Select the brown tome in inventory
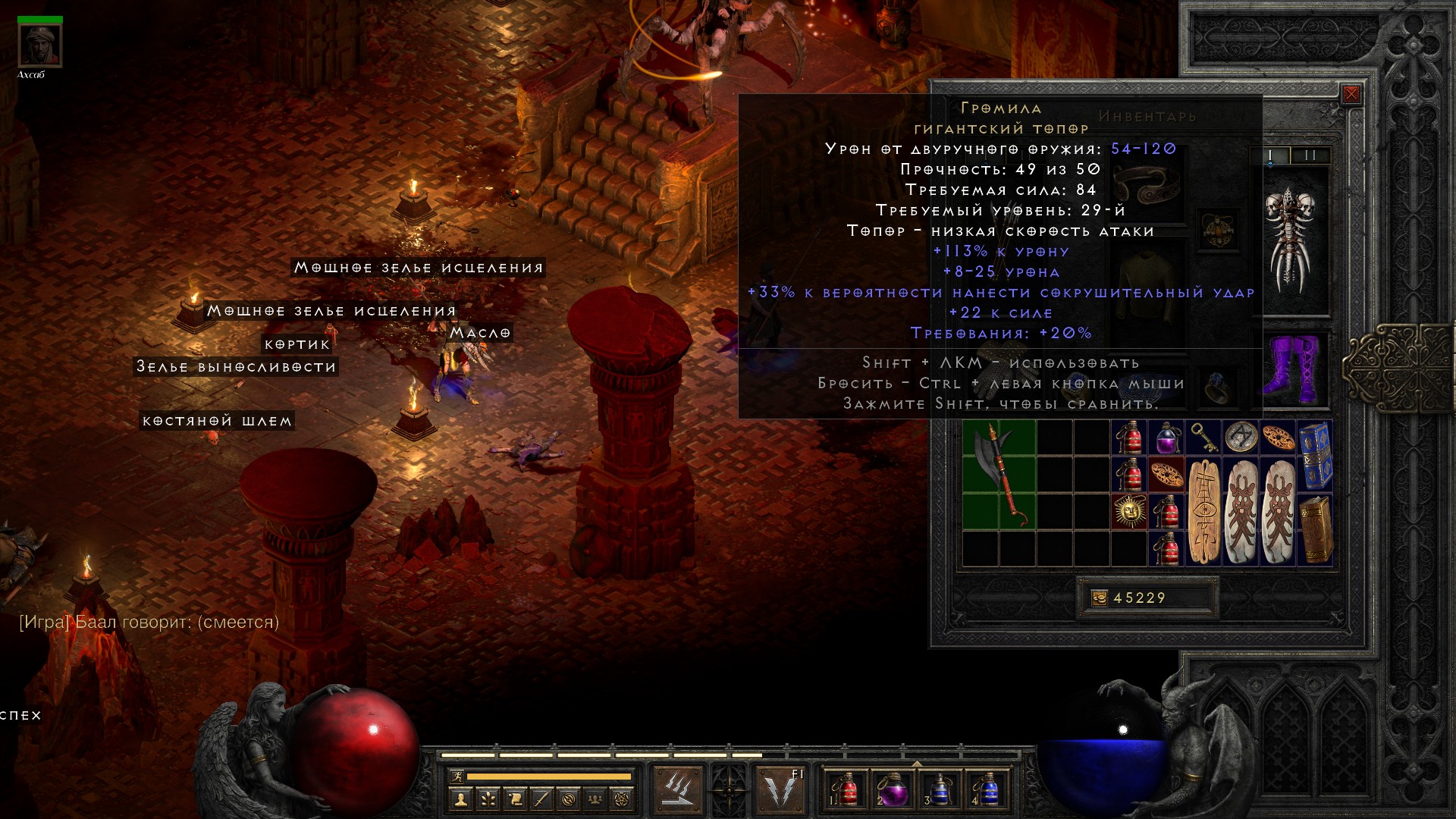The height and width of the screenshot is (819, 1456). point(1315,529)
